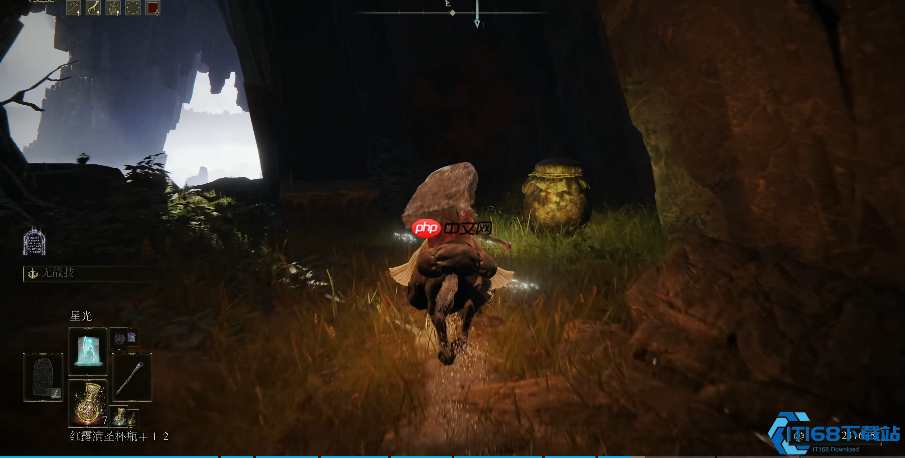Image resolution: width=905 pixels, height=458 pixels.
Task: Select the blue marker on the compass
Action: [x=477, y=15]
